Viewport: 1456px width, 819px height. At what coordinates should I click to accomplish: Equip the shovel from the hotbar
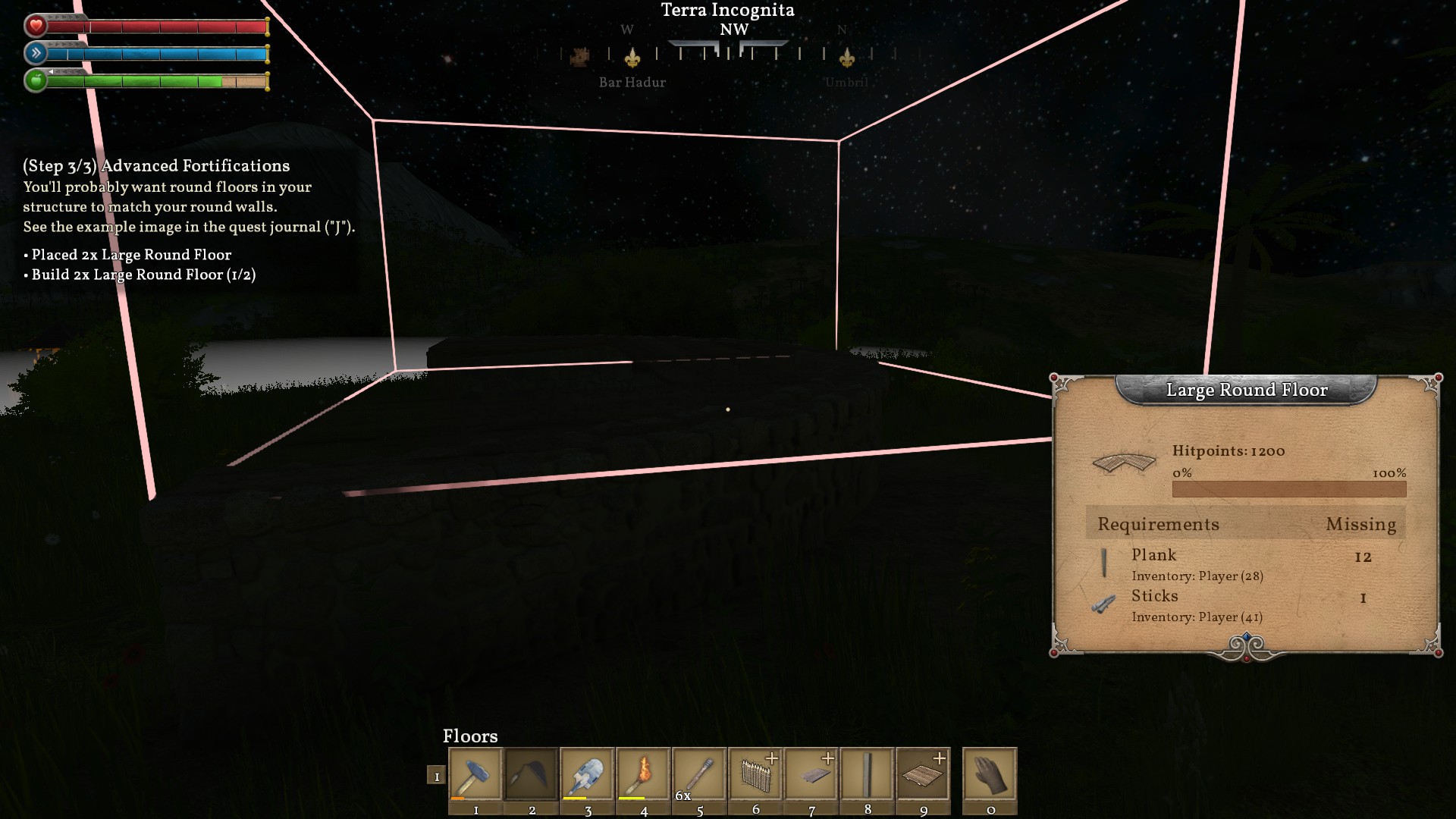click(587, 774)
